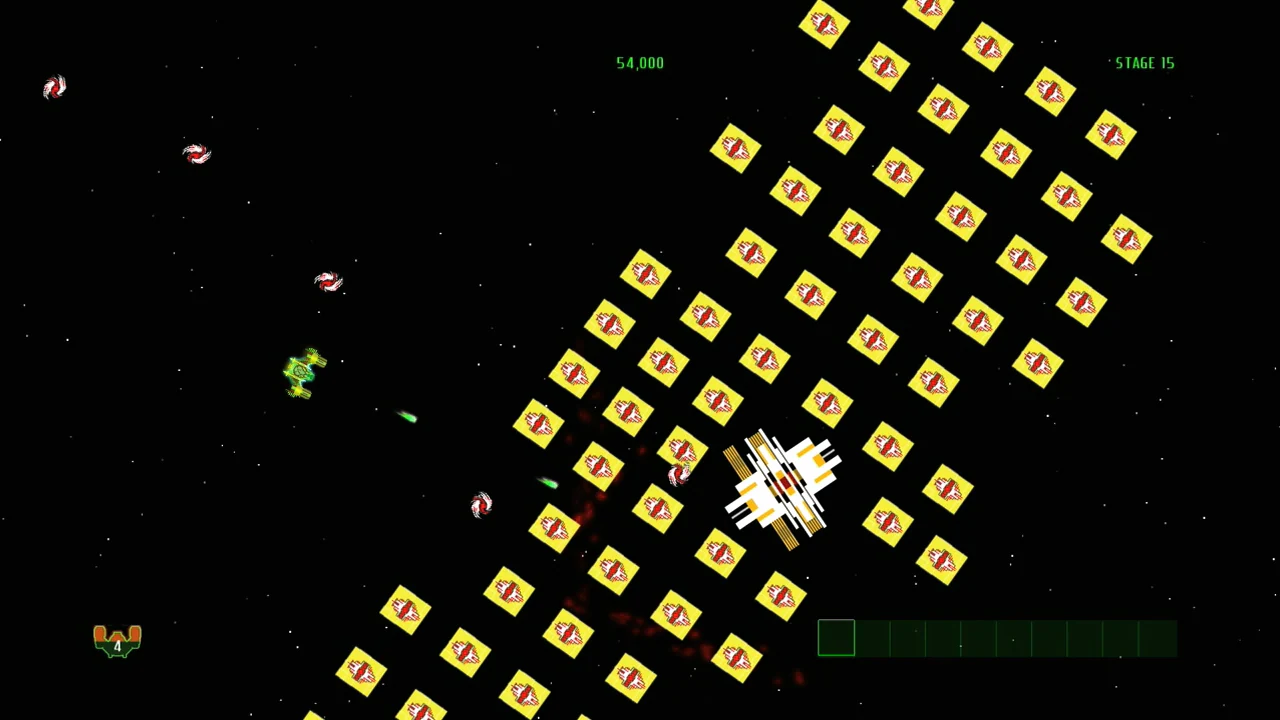Viewport: 1280px width, 720px height.
Task: Select the green projectile streaking mid-screen
Action: pos(408,417)
